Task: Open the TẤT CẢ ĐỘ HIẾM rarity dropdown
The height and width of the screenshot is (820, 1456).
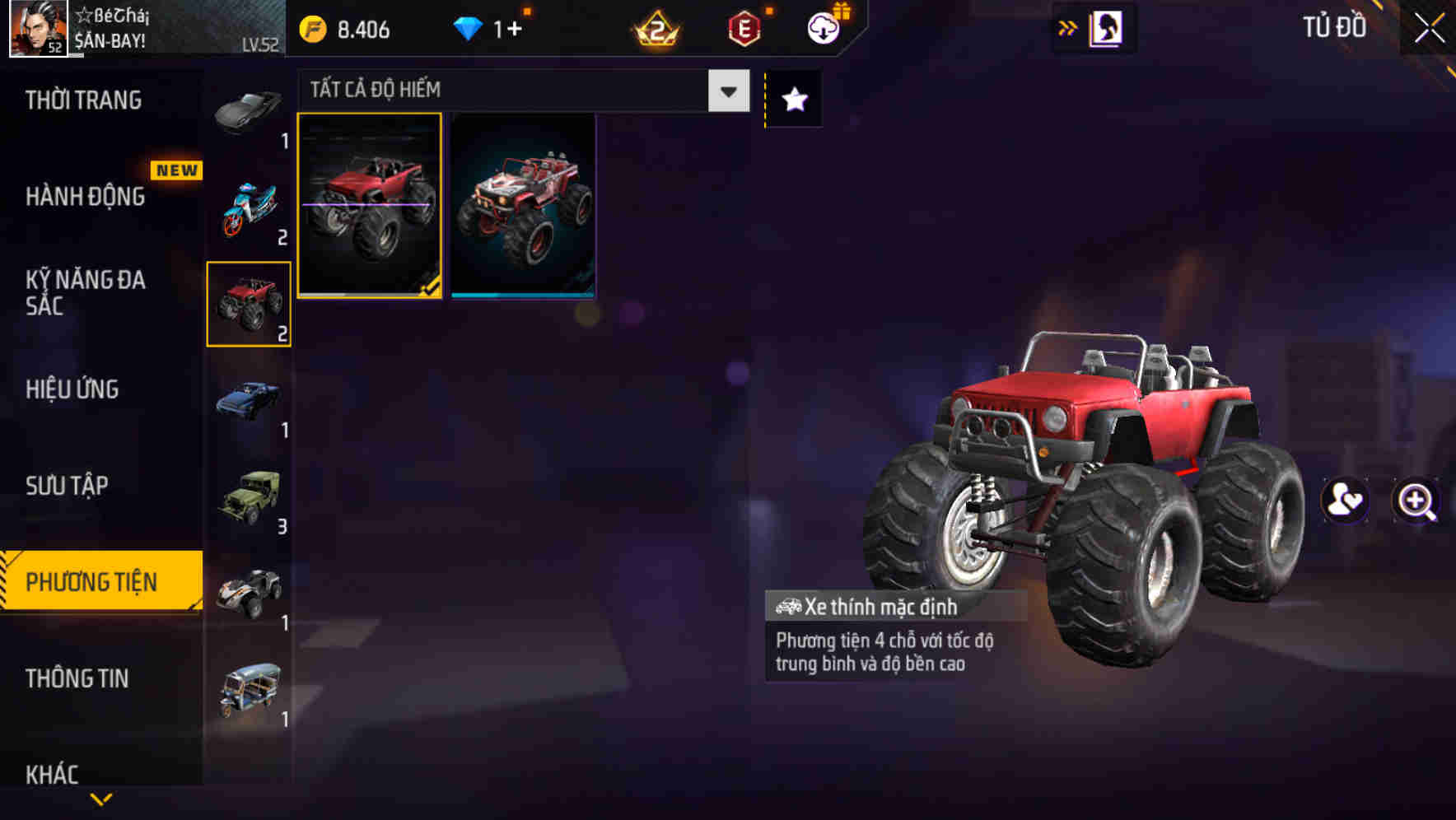Action: coord(519,90)
